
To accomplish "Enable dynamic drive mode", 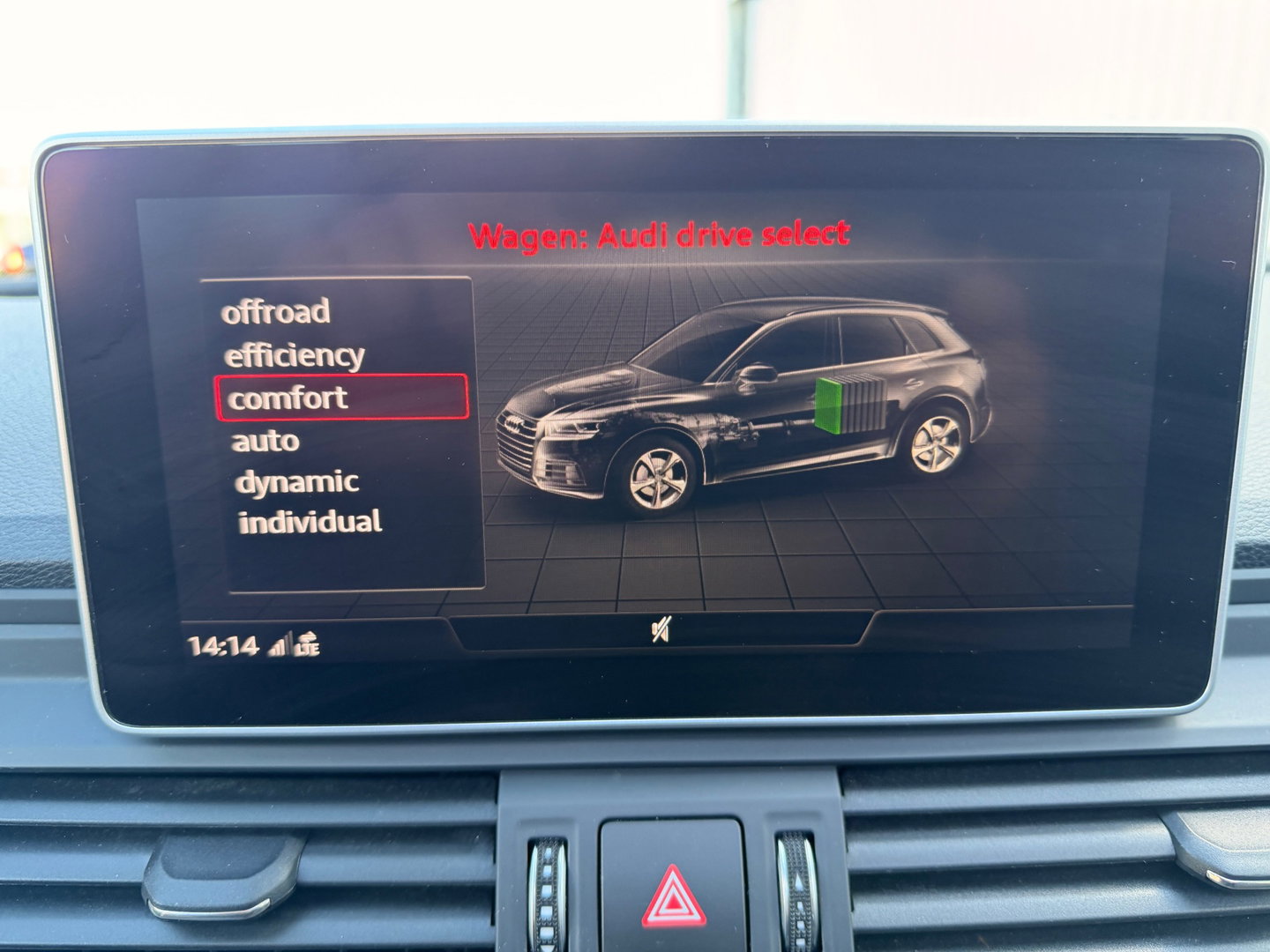I will (x=297, y=481).
